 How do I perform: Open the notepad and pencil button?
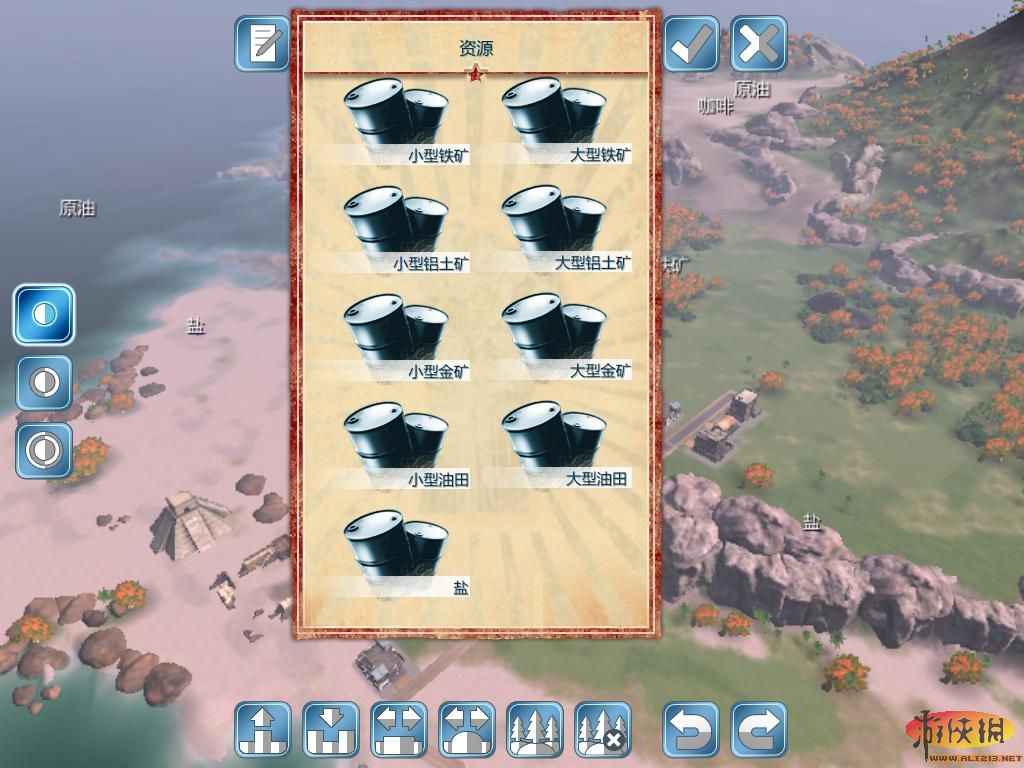click(262, 44)
